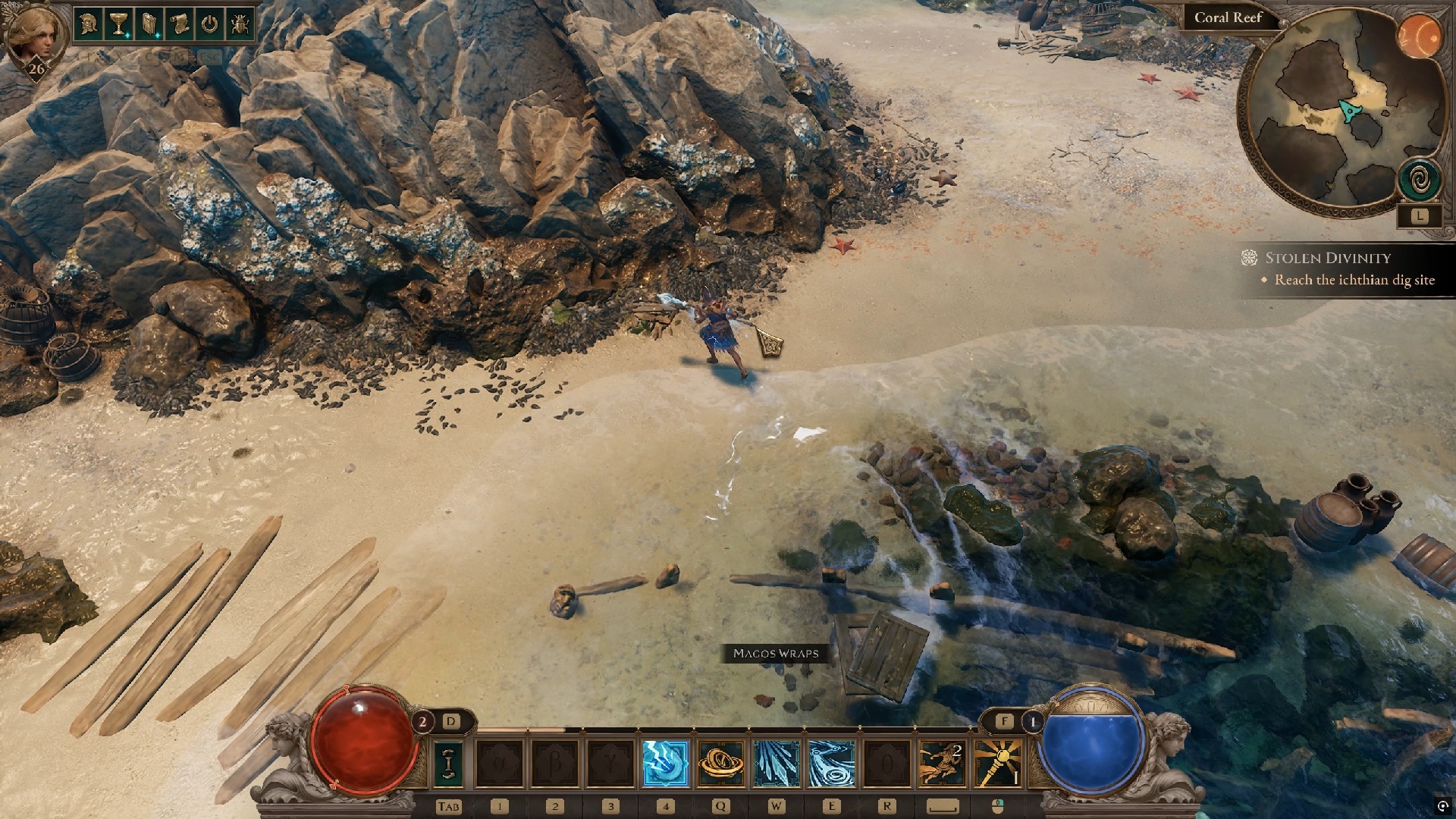Select the golden radiant staff attack skill

998,764
